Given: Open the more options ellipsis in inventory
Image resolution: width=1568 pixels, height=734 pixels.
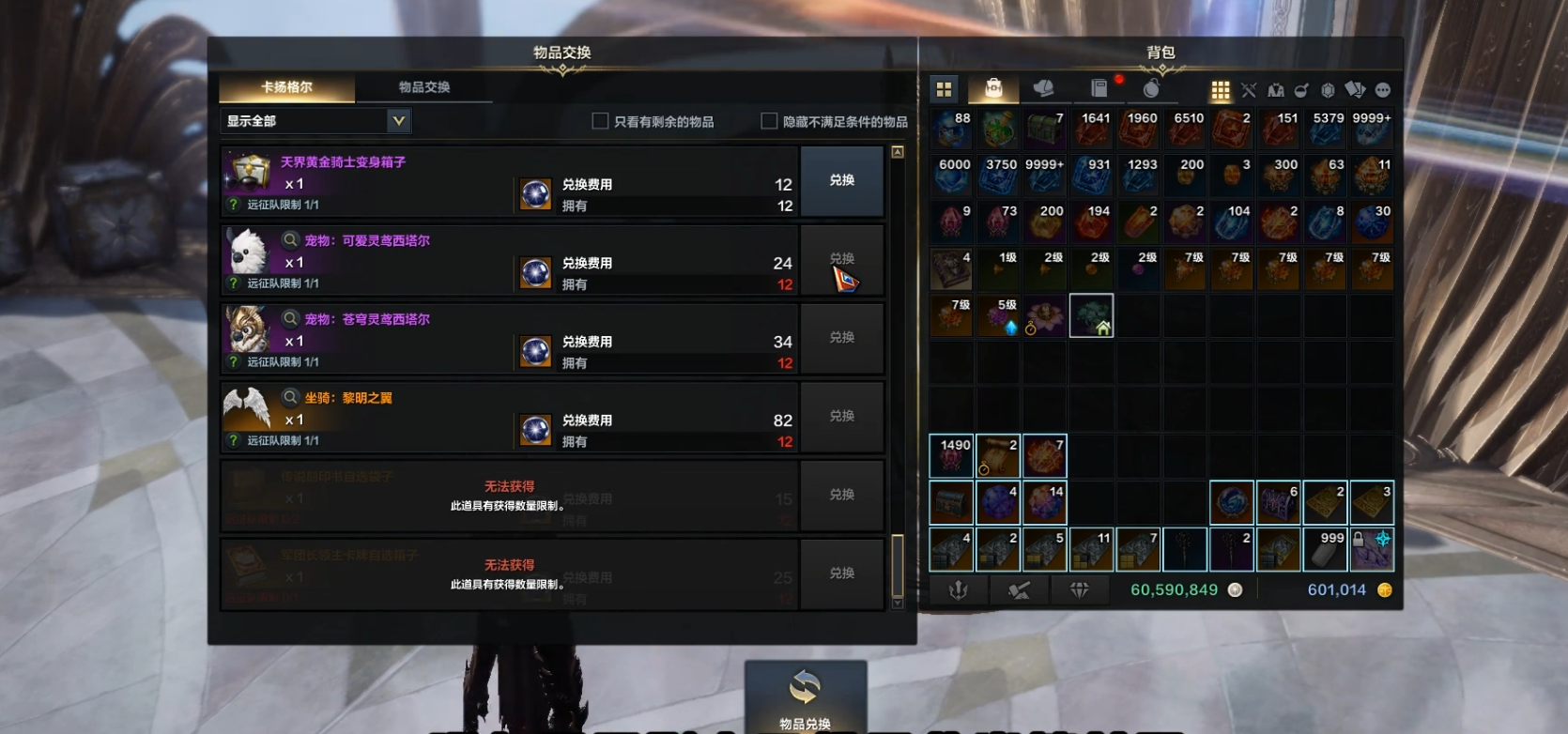Looking at the screenshot, I should click(1383, 90).
